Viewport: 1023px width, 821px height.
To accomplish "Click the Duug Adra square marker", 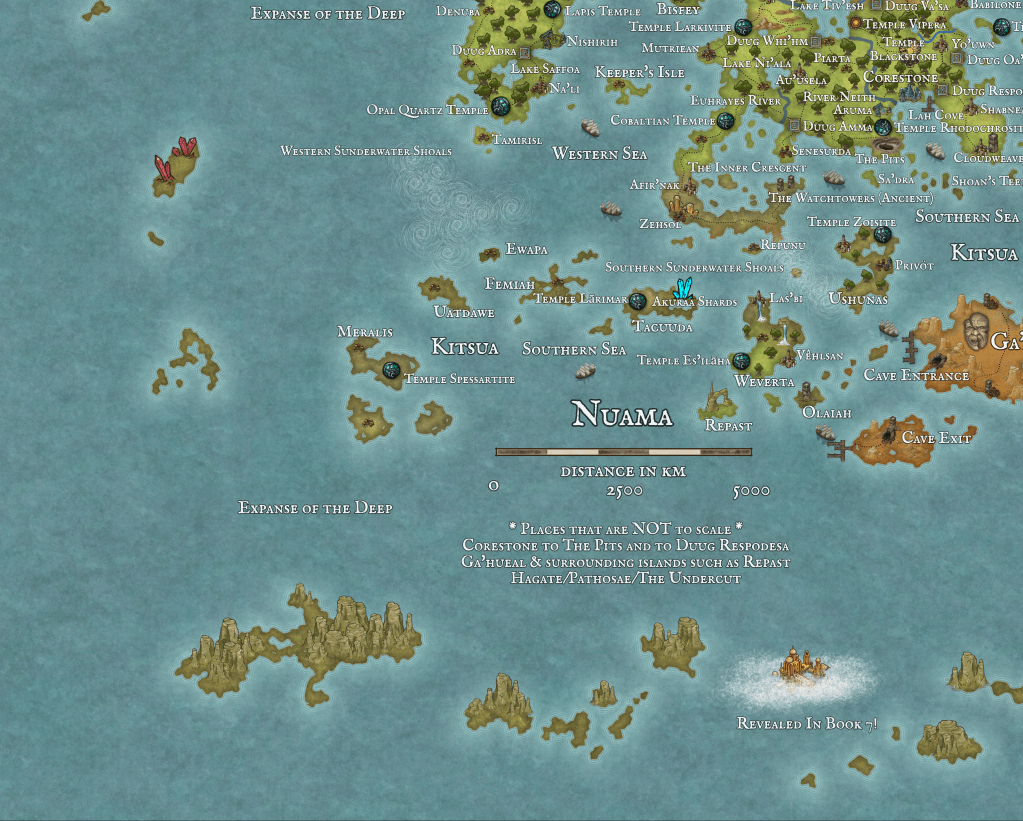I will [524, 51].
